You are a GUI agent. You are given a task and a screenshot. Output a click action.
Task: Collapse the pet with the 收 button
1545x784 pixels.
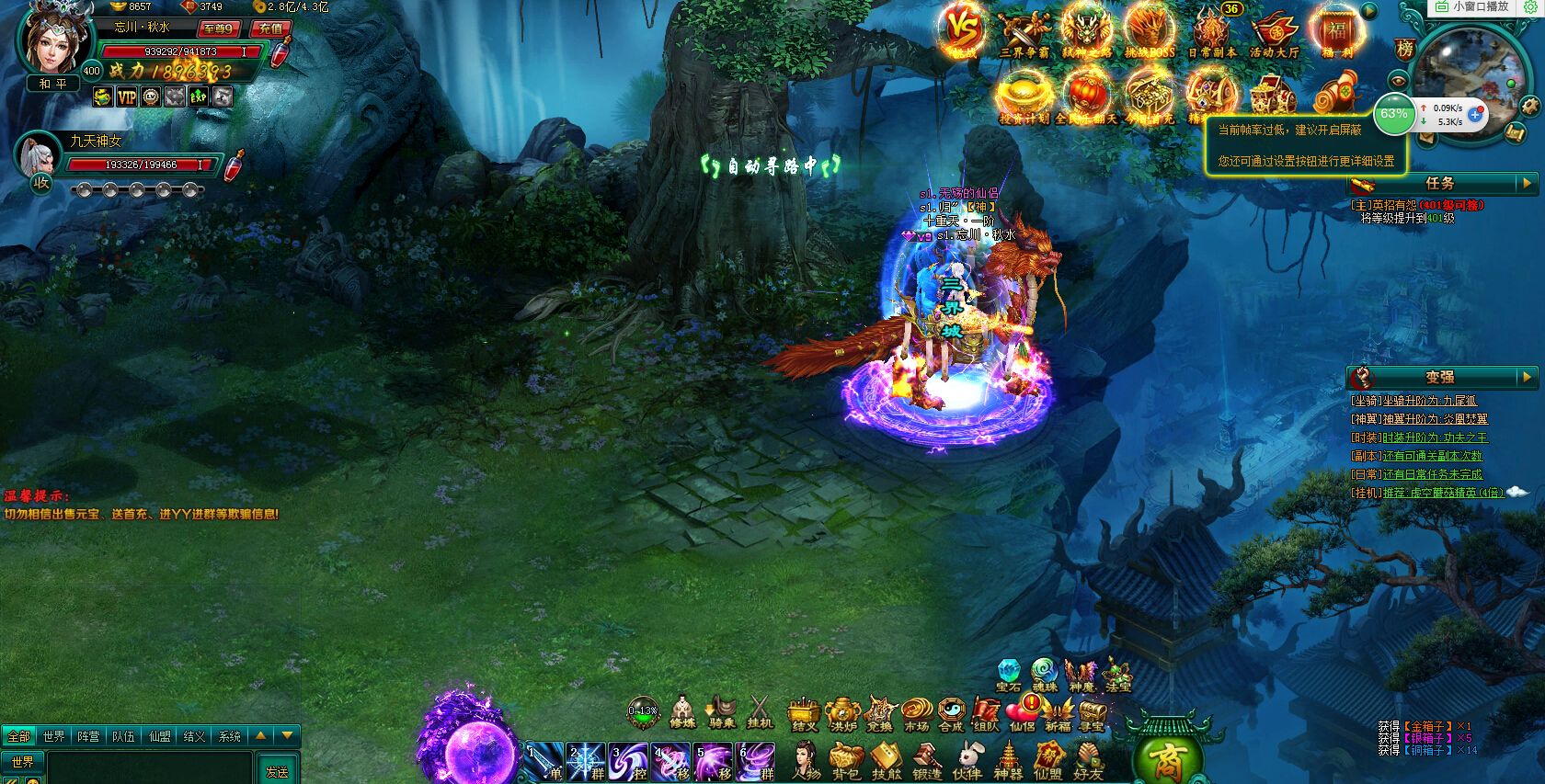tap(41, 181)
